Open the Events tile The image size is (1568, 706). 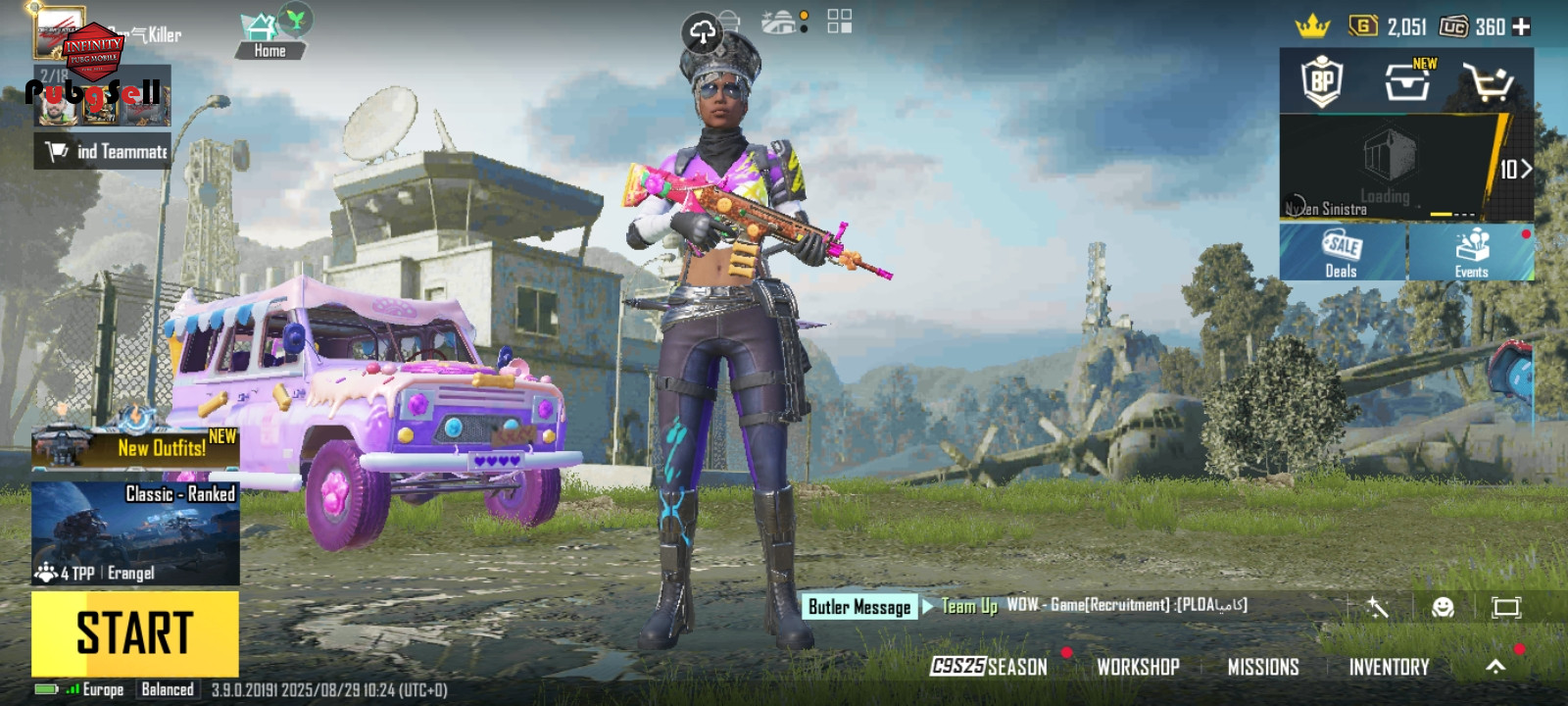pos(1471,252)
